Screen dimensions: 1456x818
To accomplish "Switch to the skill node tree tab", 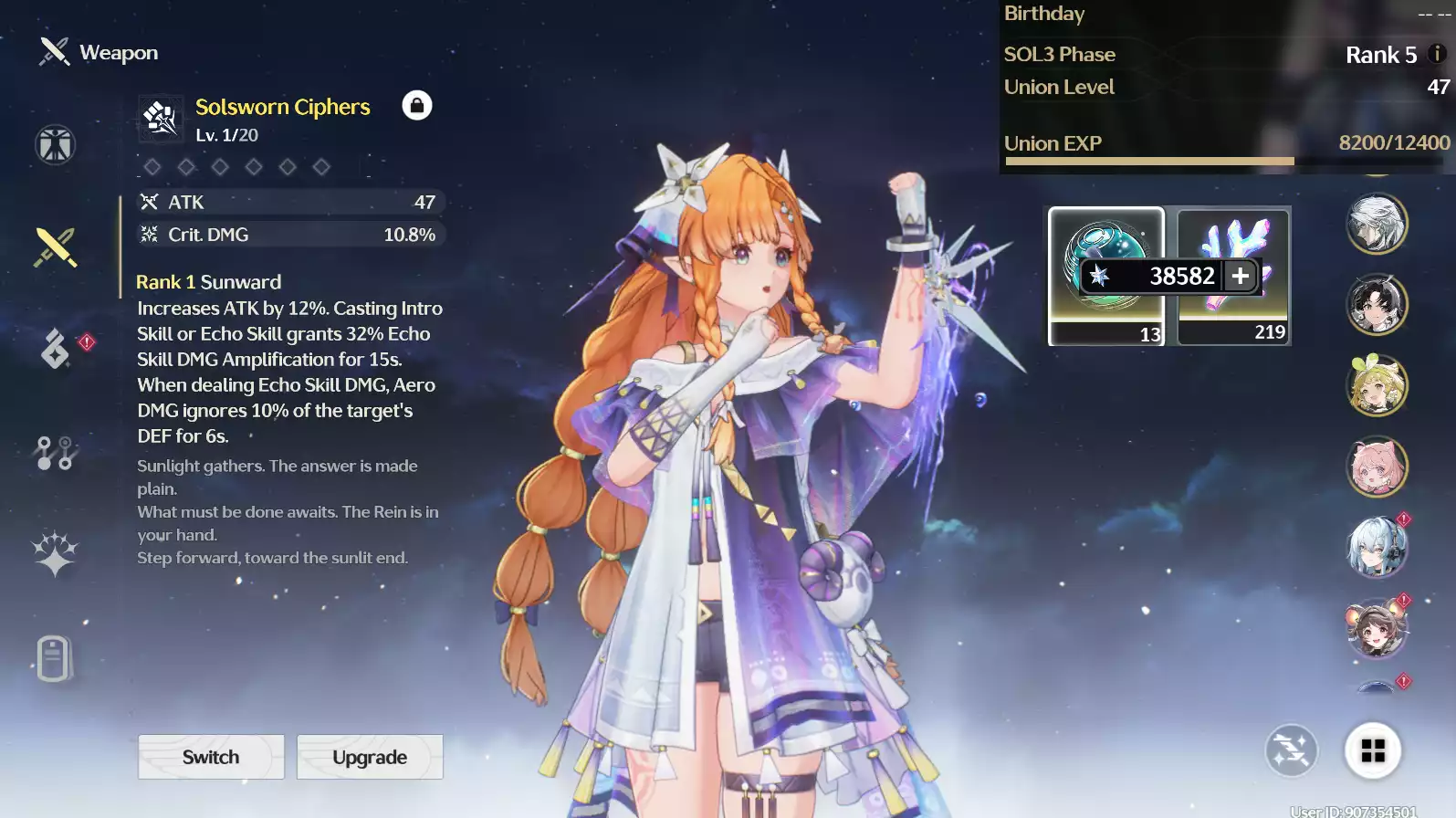I will point(55,453).
